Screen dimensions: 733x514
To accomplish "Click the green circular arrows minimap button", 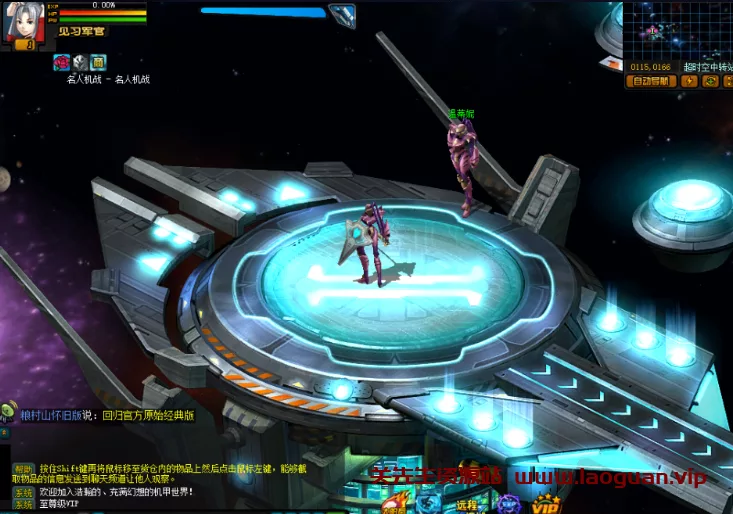I will point(709,81).
